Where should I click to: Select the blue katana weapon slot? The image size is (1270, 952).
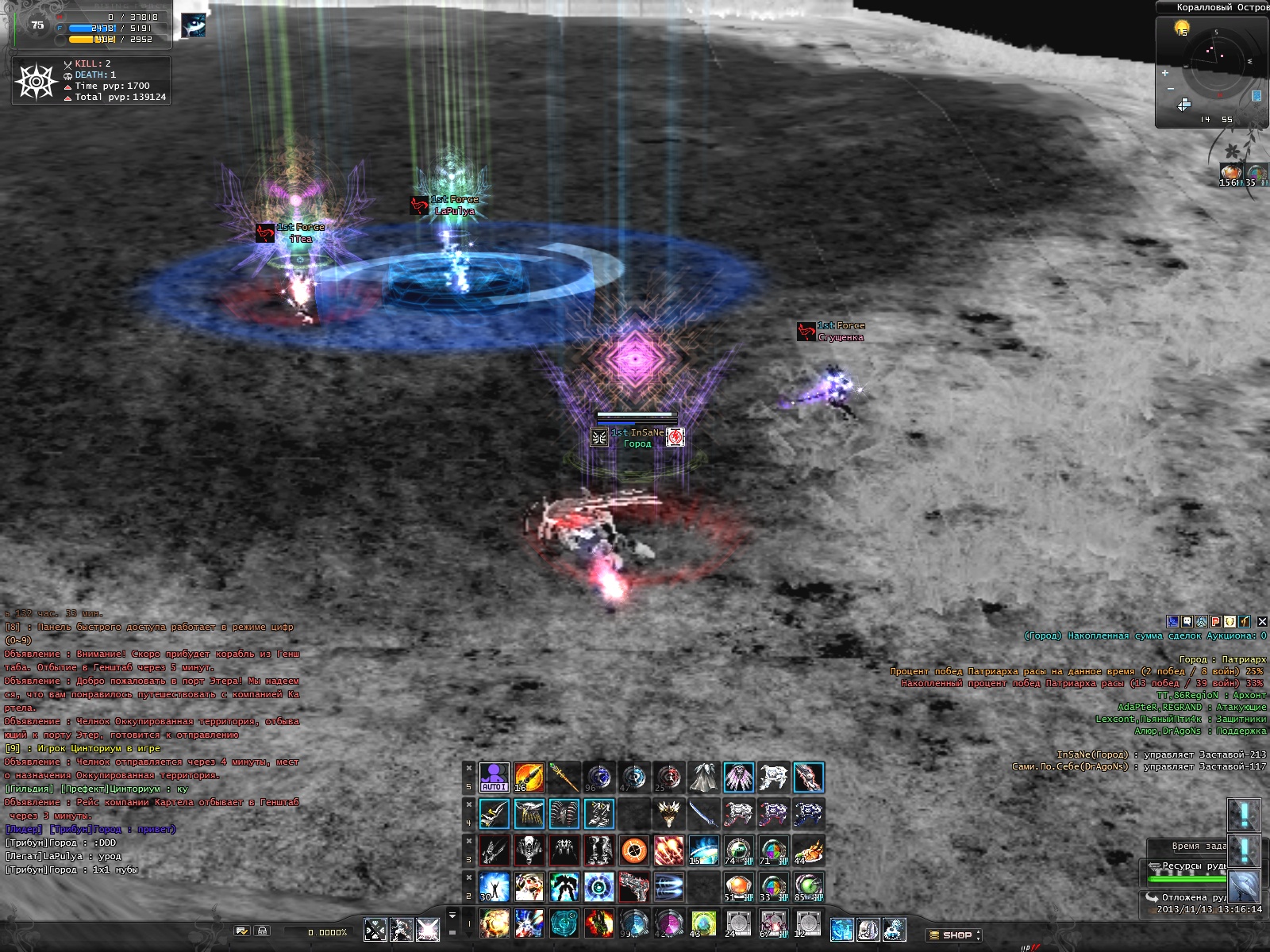pyautogui.click(x=703, y=814)
